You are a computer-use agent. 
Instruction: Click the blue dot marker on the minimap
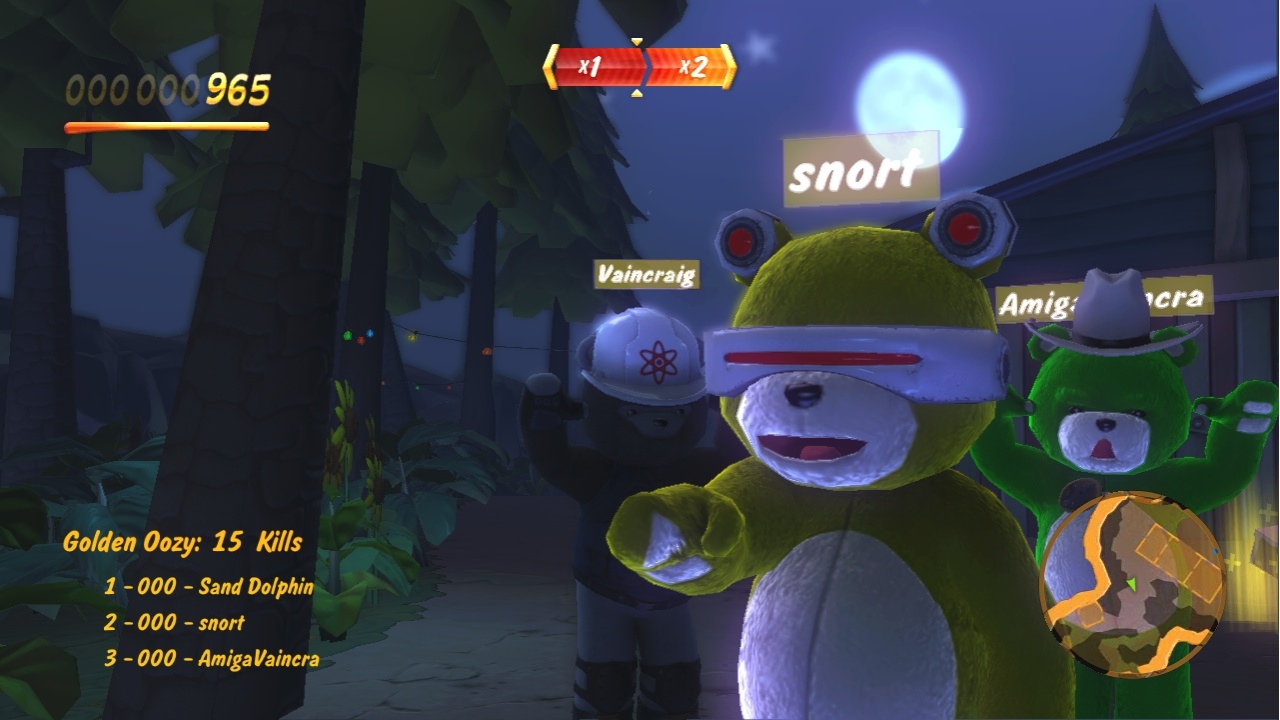coord(1216,551)
